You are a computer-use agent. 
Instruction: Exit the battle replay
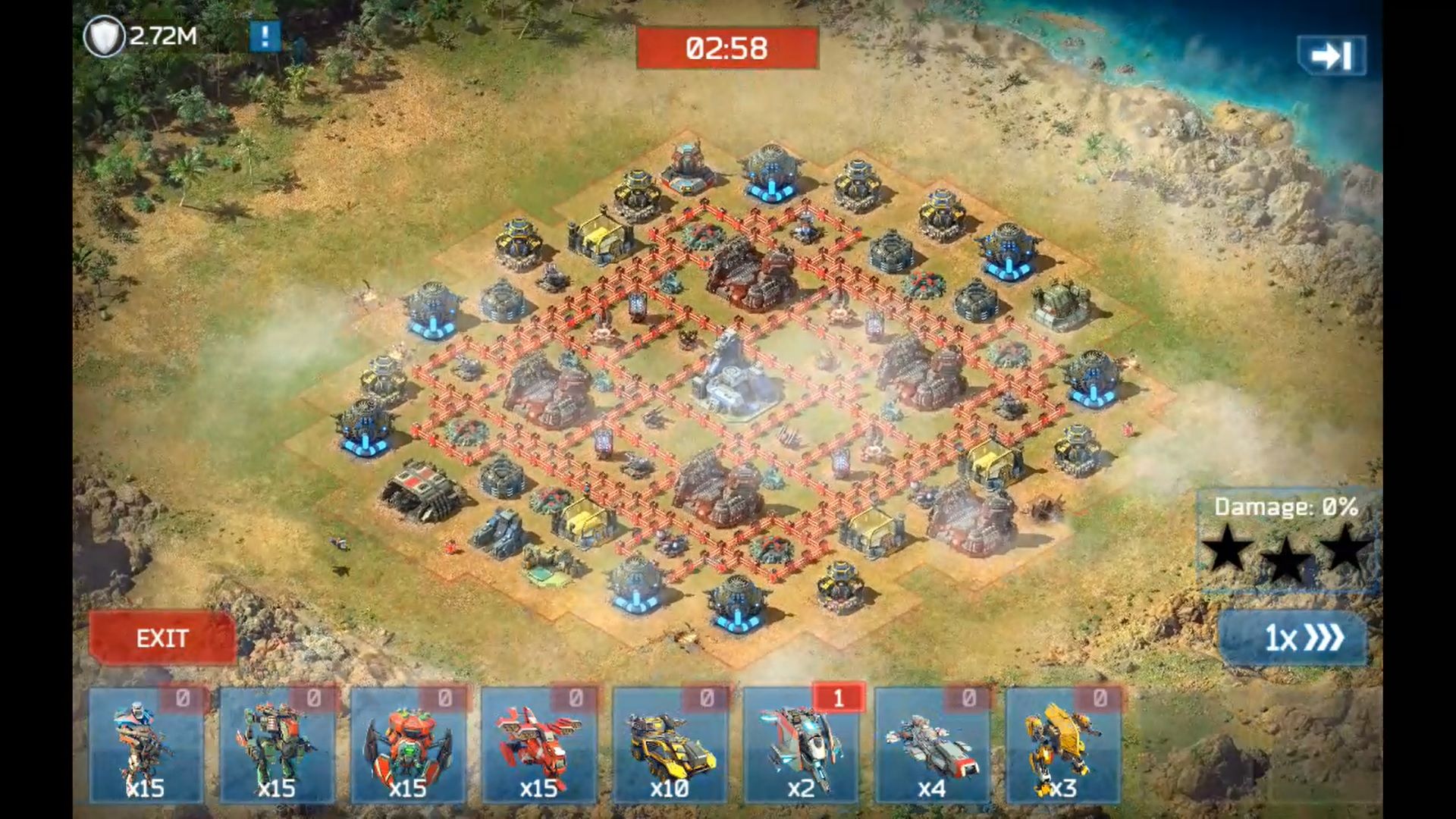[162, 639]
